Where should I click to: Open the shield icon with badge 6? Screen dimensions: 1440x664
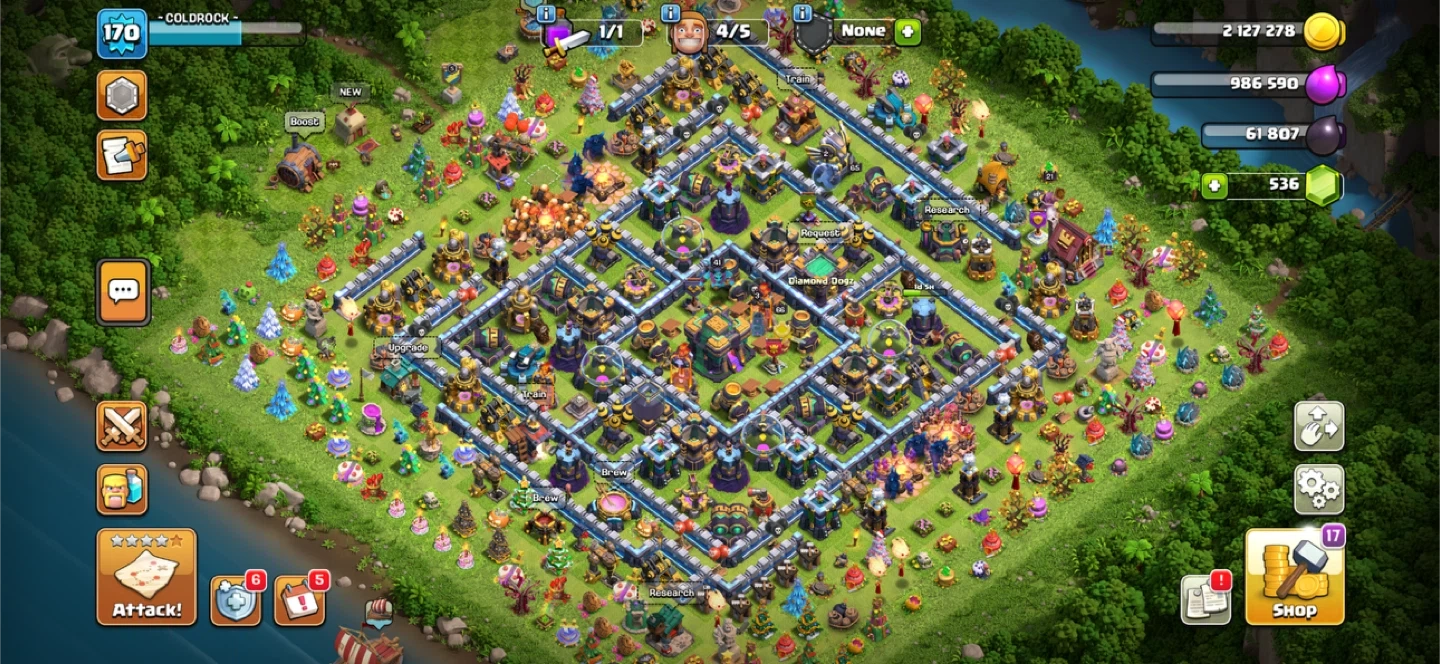pyautogui.click(x=236, y=600)
